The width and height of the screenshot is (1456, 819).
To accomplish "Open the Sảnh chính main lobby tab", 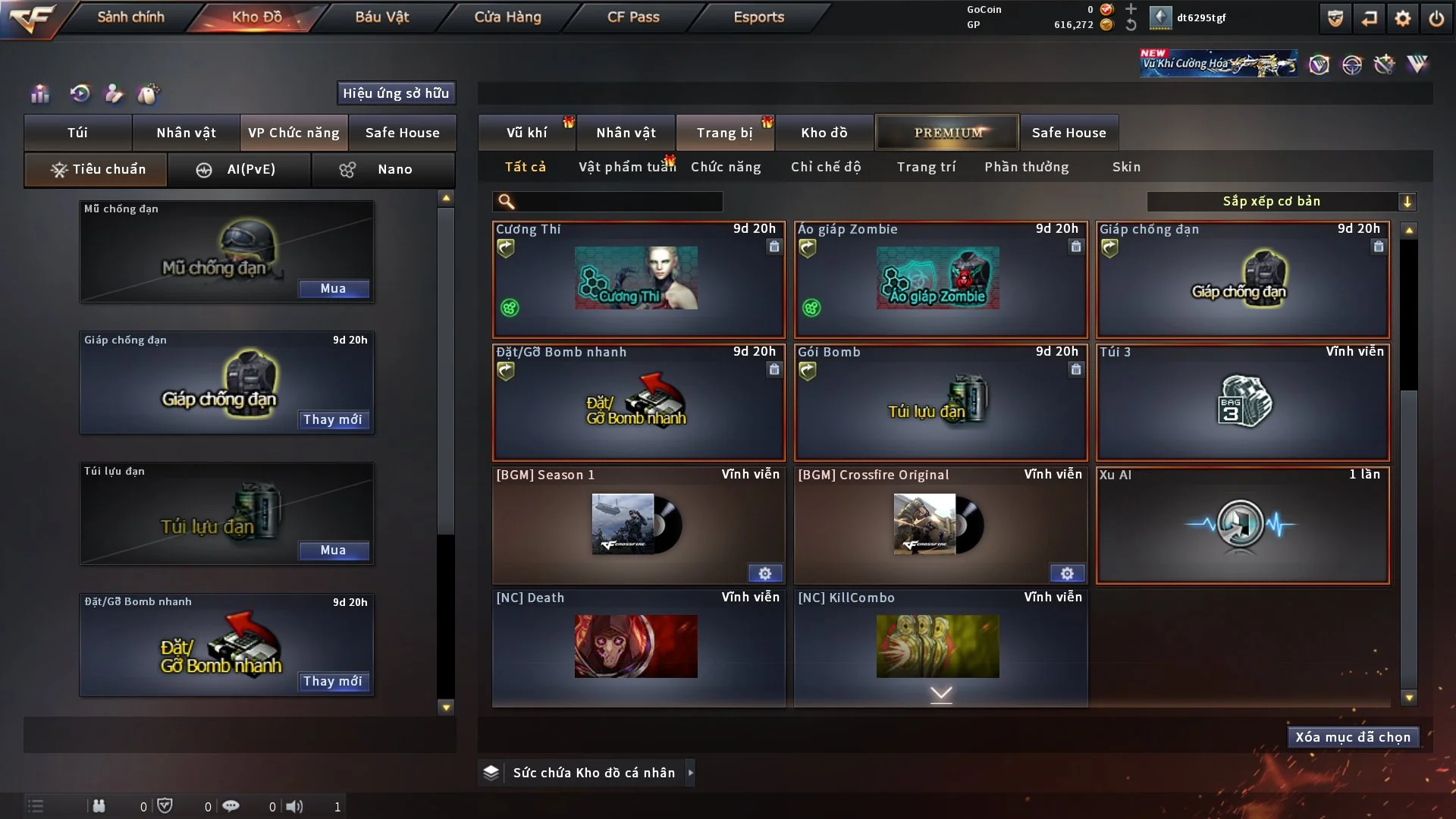I will [130, 17].
